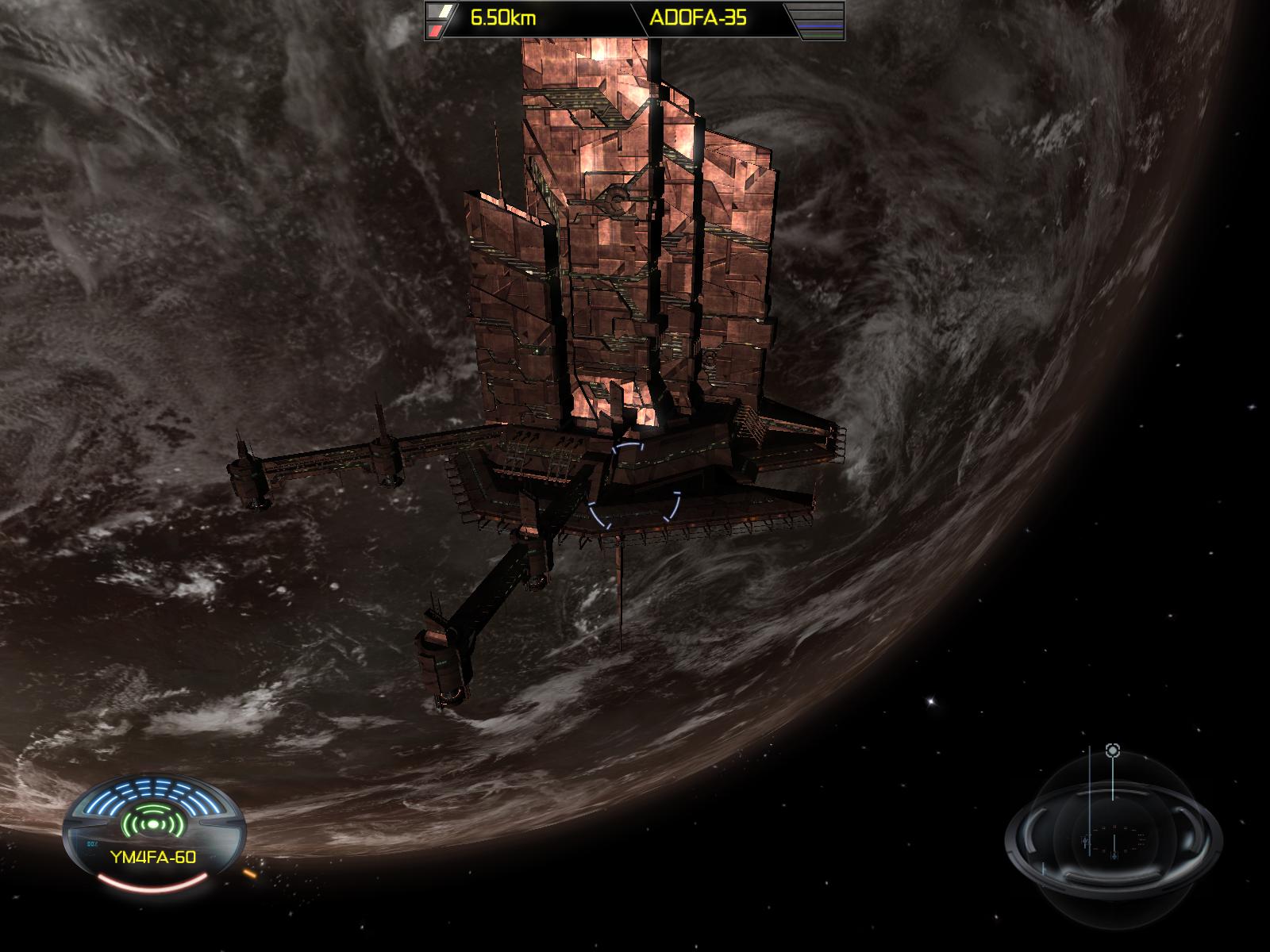Select the ADOFA-35 target name in the info bar
The height and width of the screenshot is (952, 1270).
698,19
